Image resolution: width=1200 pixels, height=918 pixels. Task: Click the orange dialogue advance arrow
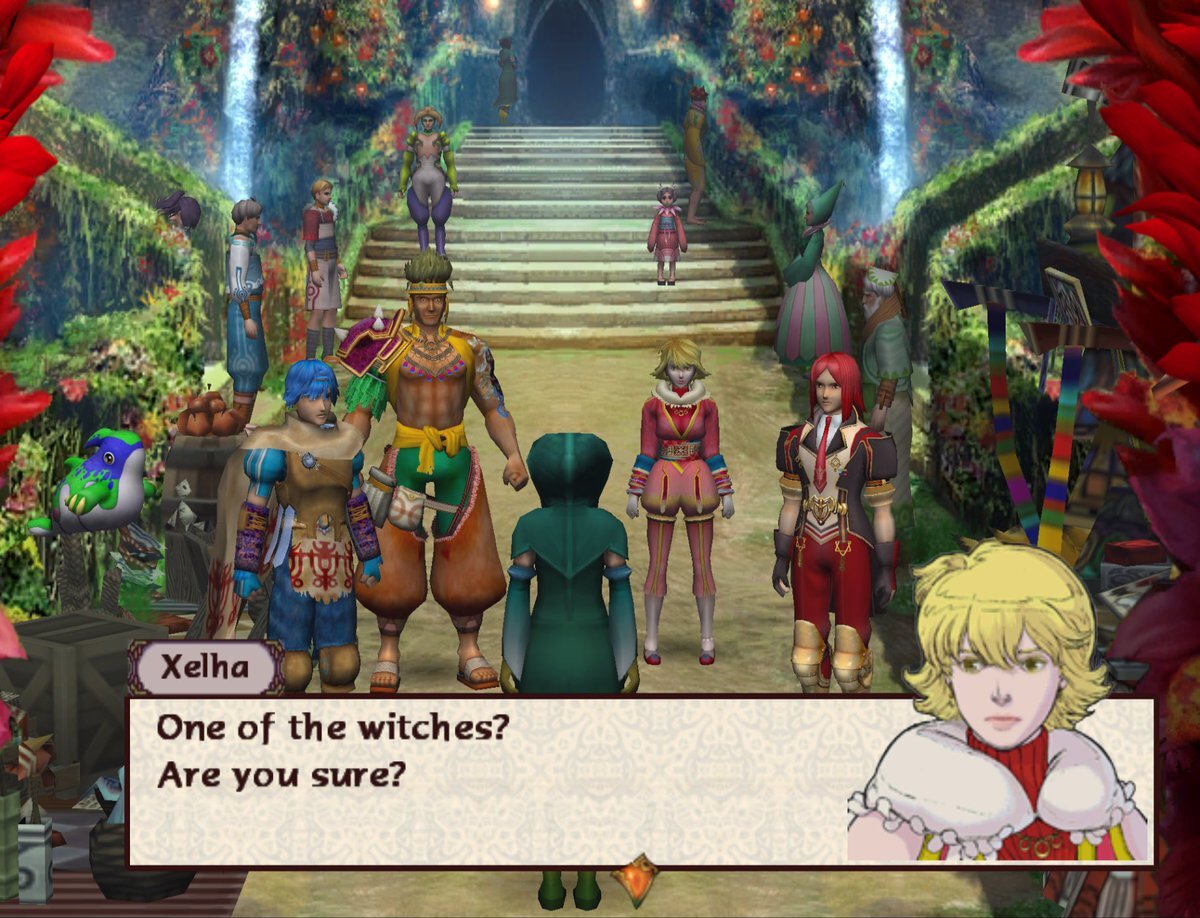pyautogui.click(x=637, y=879)
